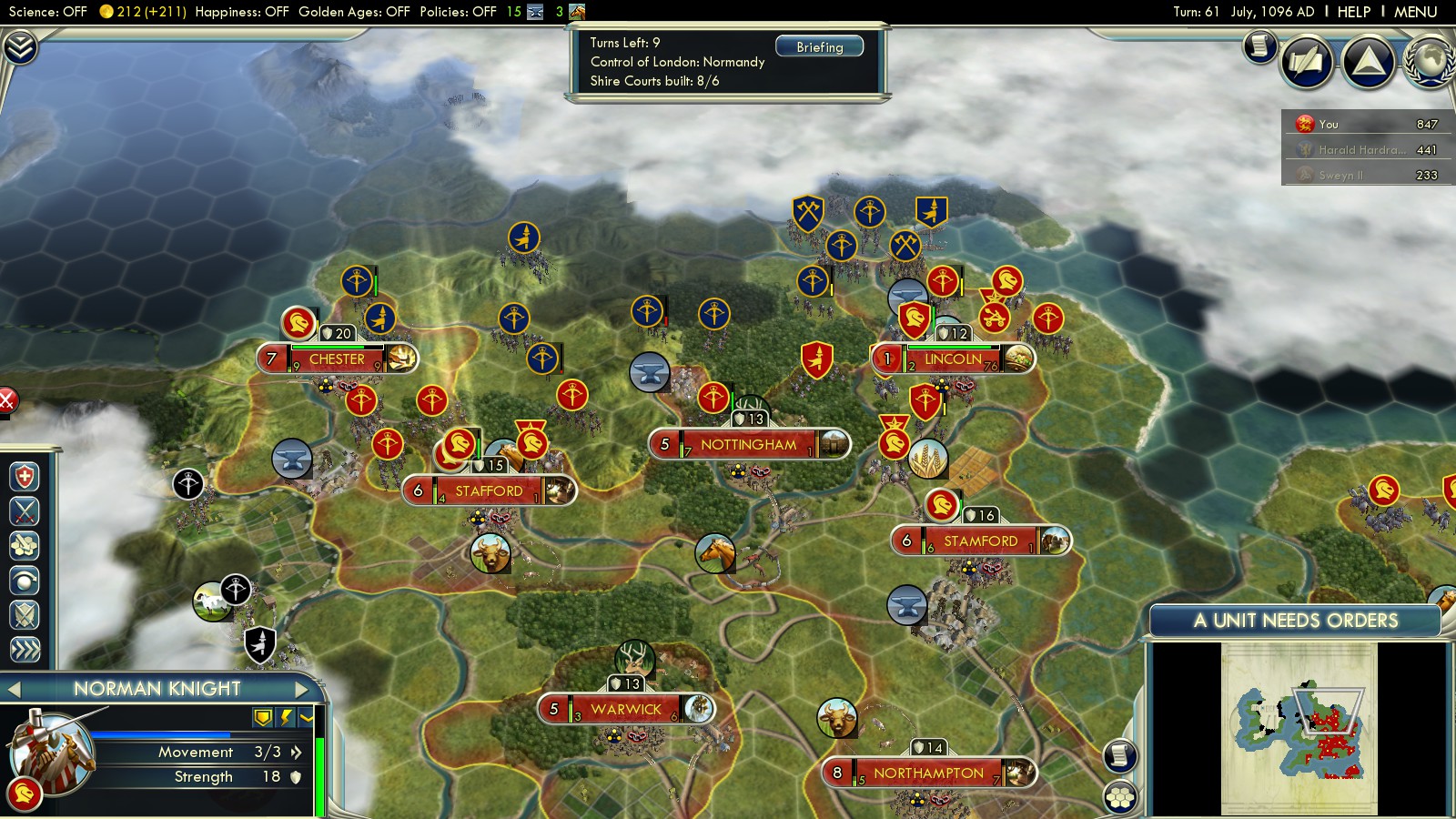The width and height of the screenshot is (1456, 819).
Task: Select the previous unit with left arrow
Action: [14, 689]
